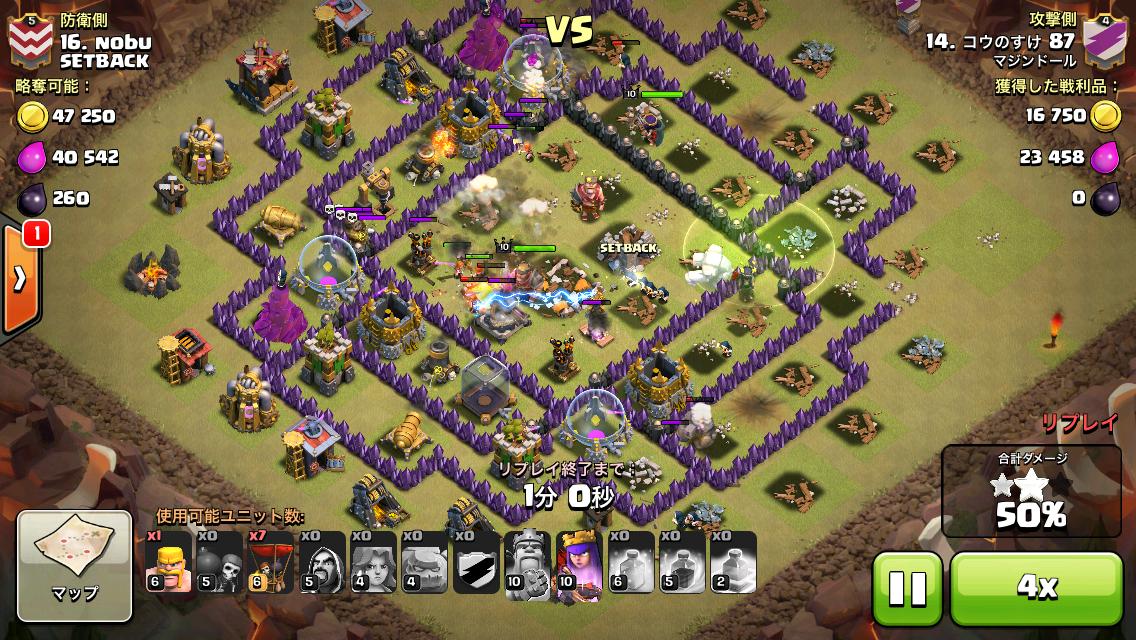Pick the Healer troop slot
The image size is (1136, 640).
373,563
